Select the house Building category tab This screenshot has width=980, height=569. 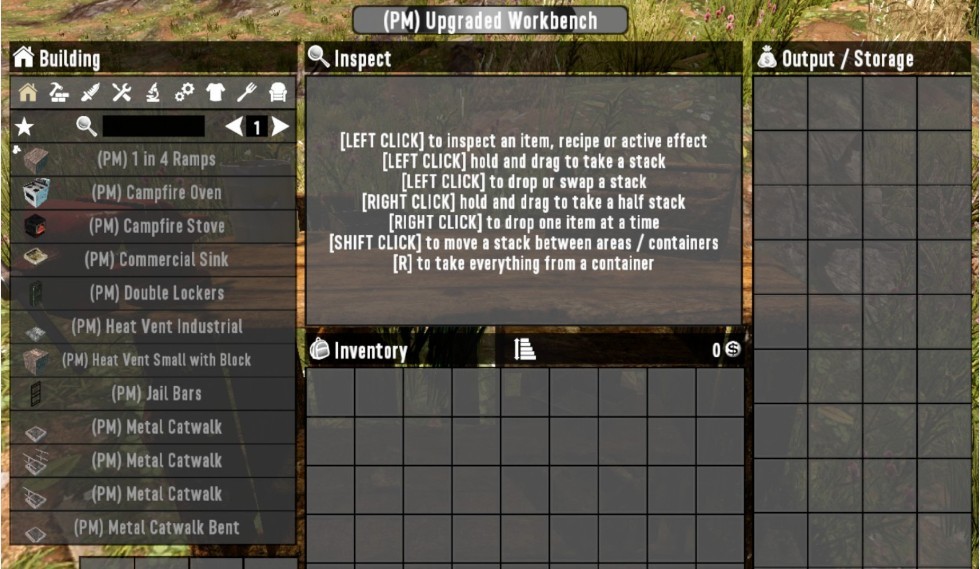[28, 93]
